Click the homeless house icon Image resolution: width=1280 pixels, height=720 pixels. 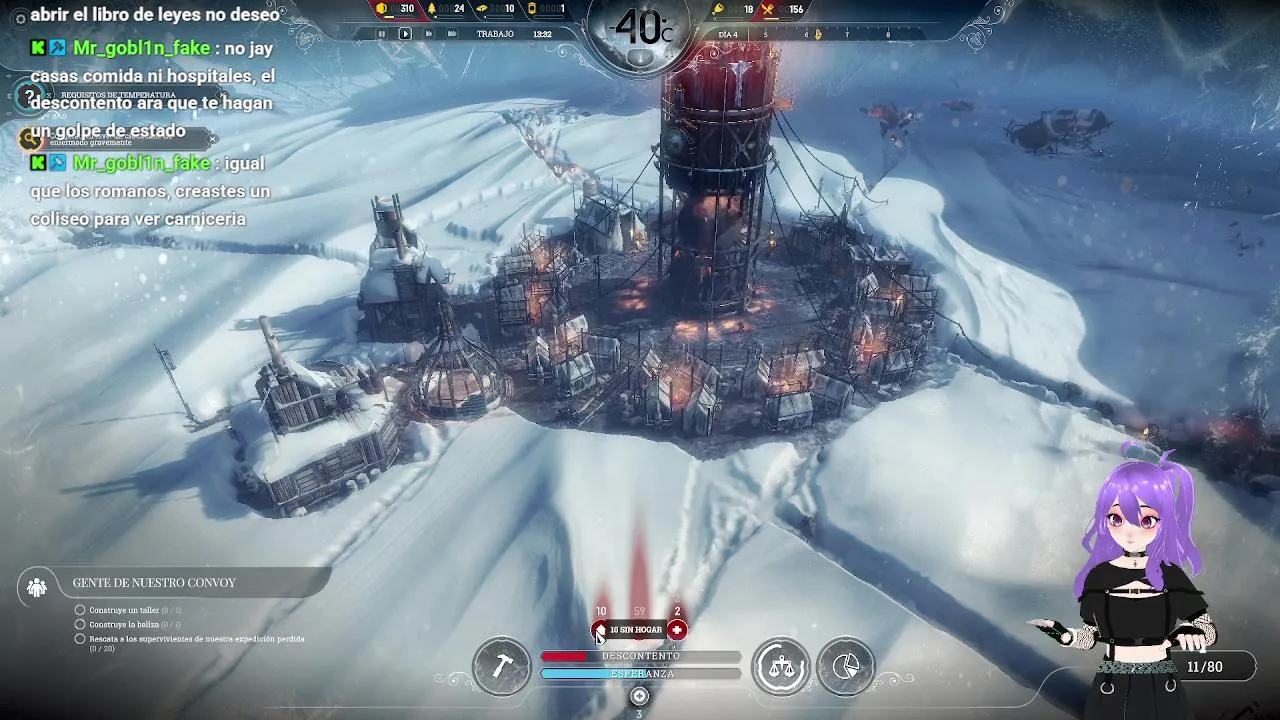[600, 630]
